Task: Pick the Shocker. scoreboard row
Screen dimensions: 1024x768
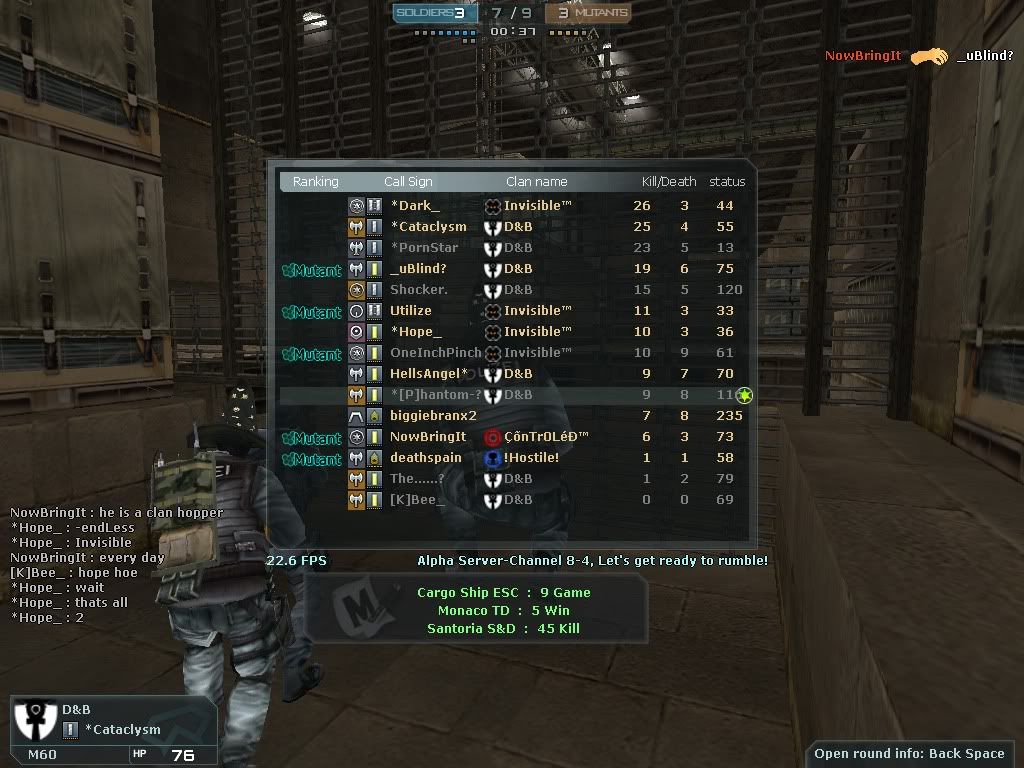Action: click(x=419, y=289)
